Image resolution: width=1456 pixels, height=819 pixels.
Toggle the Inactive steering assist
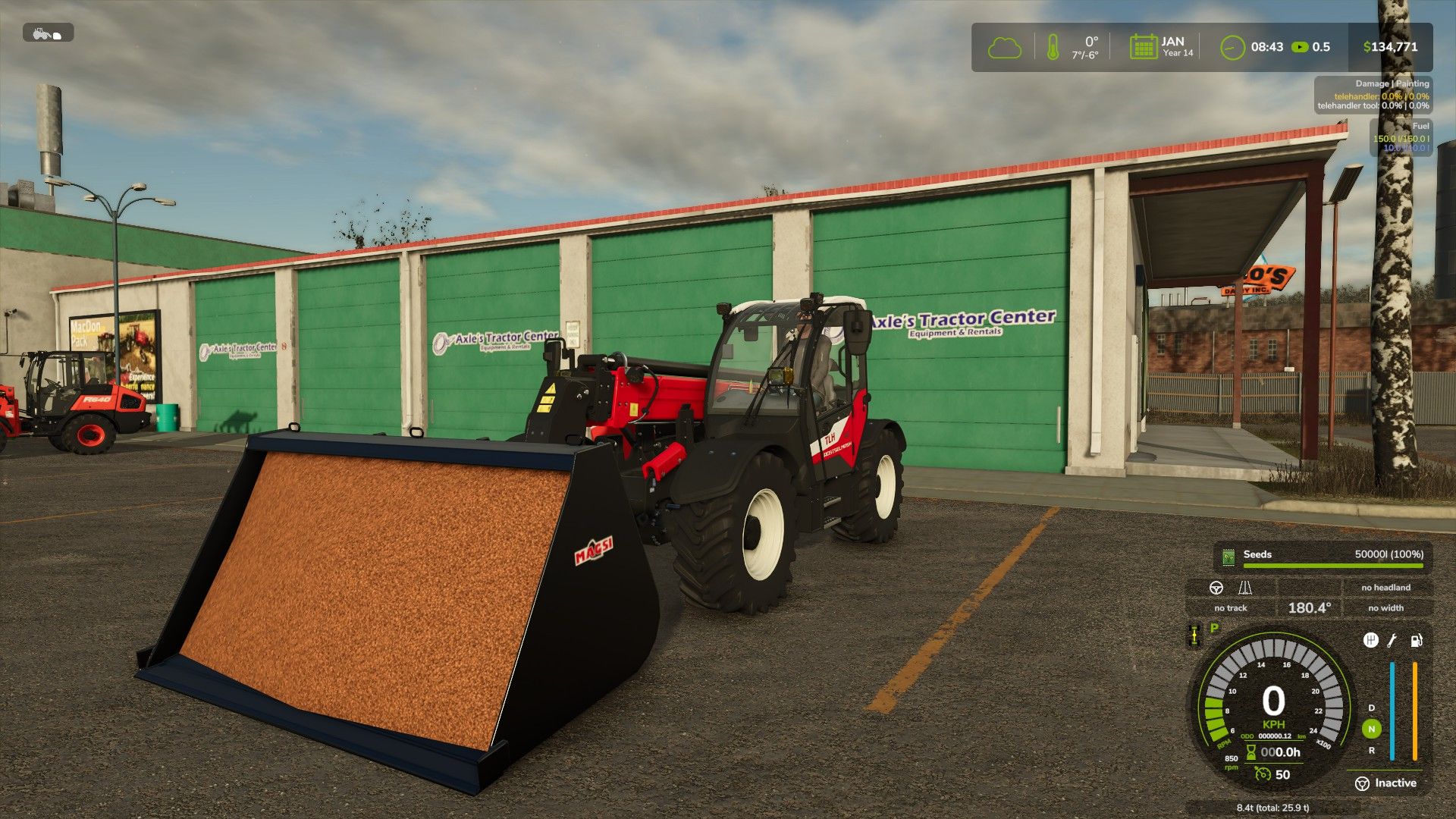1385,783
